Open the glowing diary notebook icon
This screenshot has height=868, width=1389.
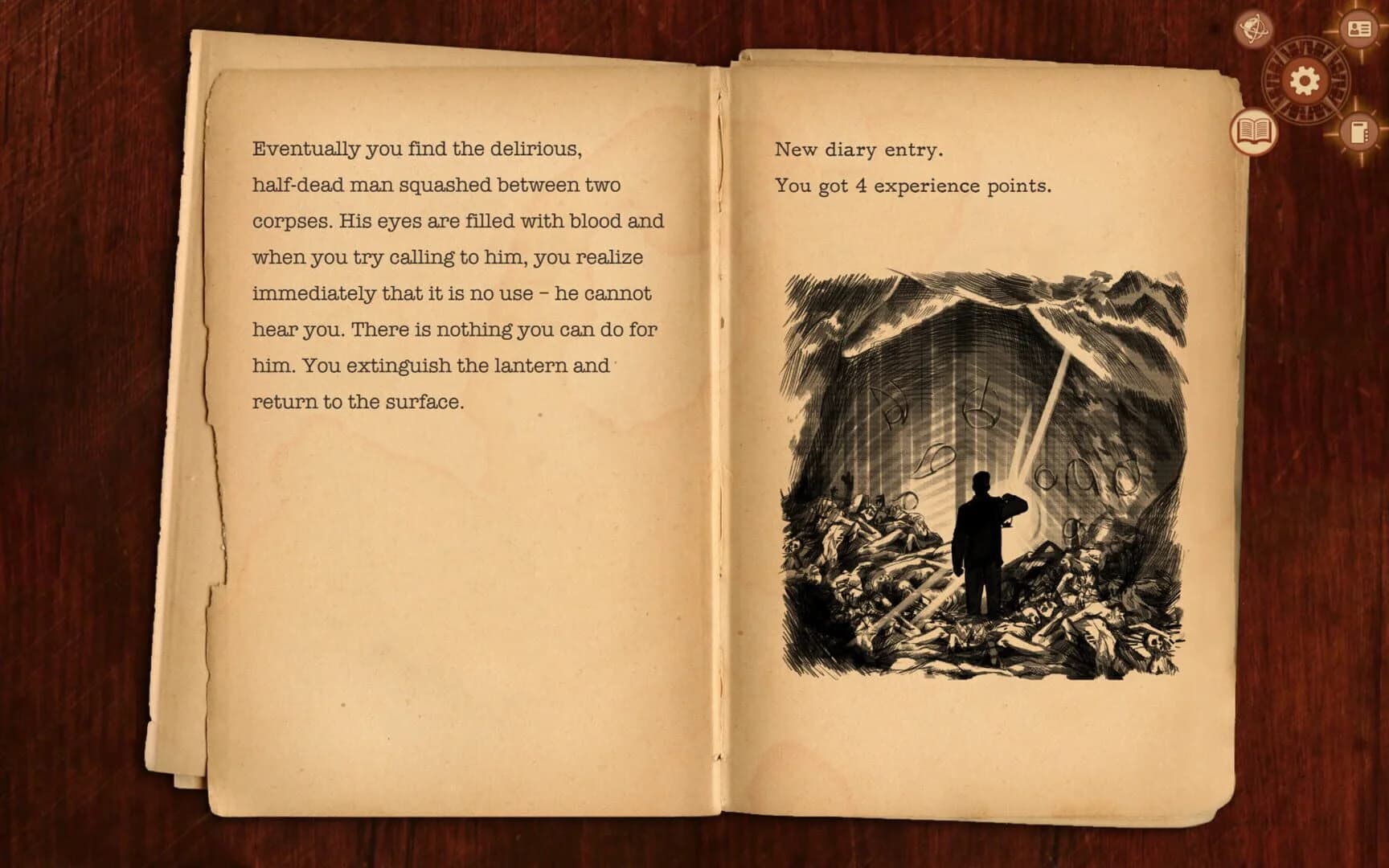pos(1359,132)
